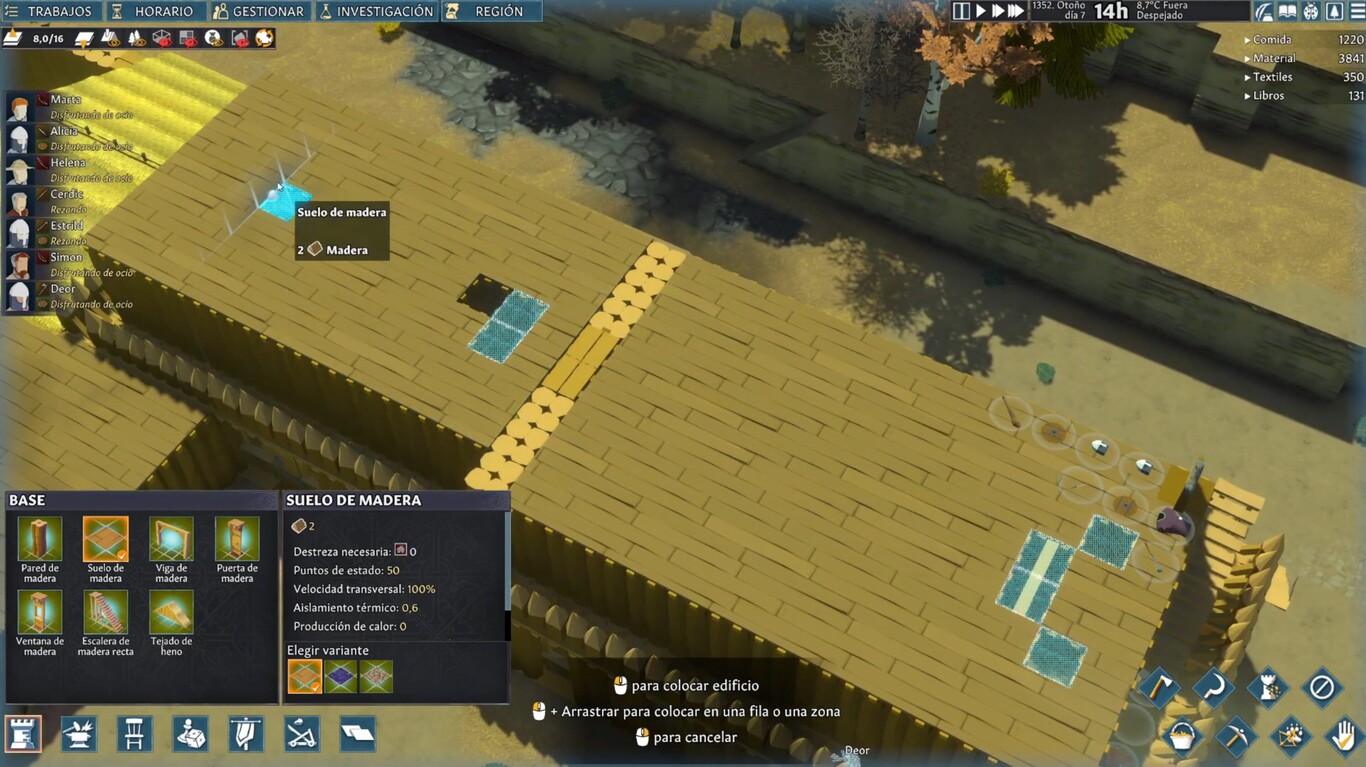Pause the game simulation
This screenshot has width=1366, height=767.
coord(963,11)
